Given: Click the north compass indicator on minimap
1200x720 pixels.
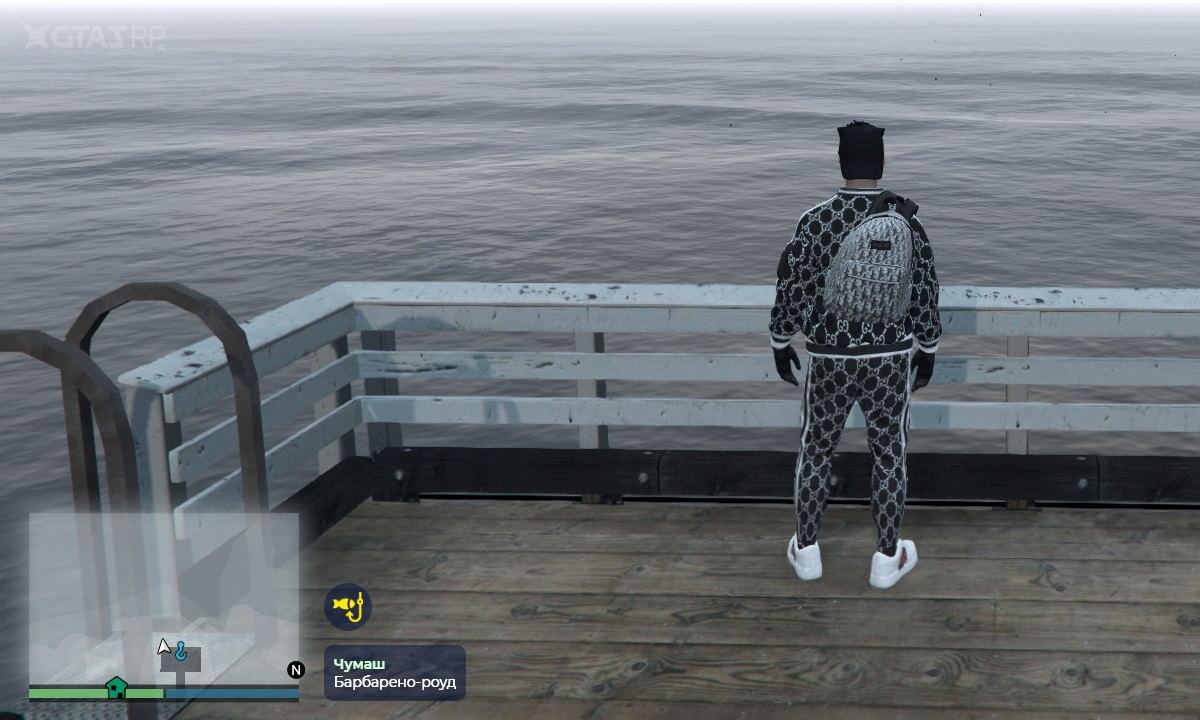Looking at the screenshot, I should [x=296, y=670].
